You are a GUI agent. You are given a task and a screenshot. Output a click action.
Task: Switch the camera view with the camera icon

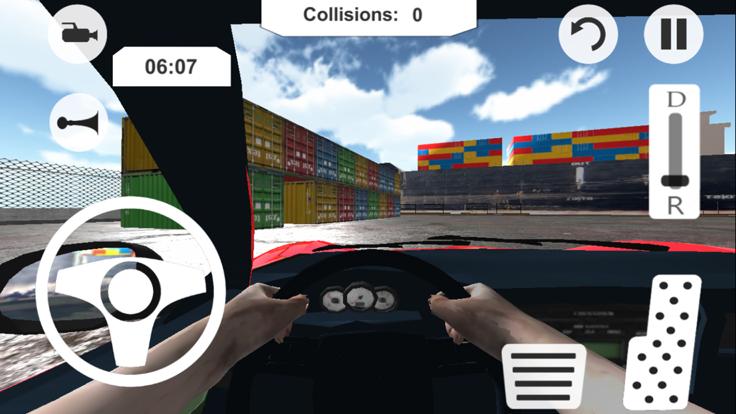77,34
